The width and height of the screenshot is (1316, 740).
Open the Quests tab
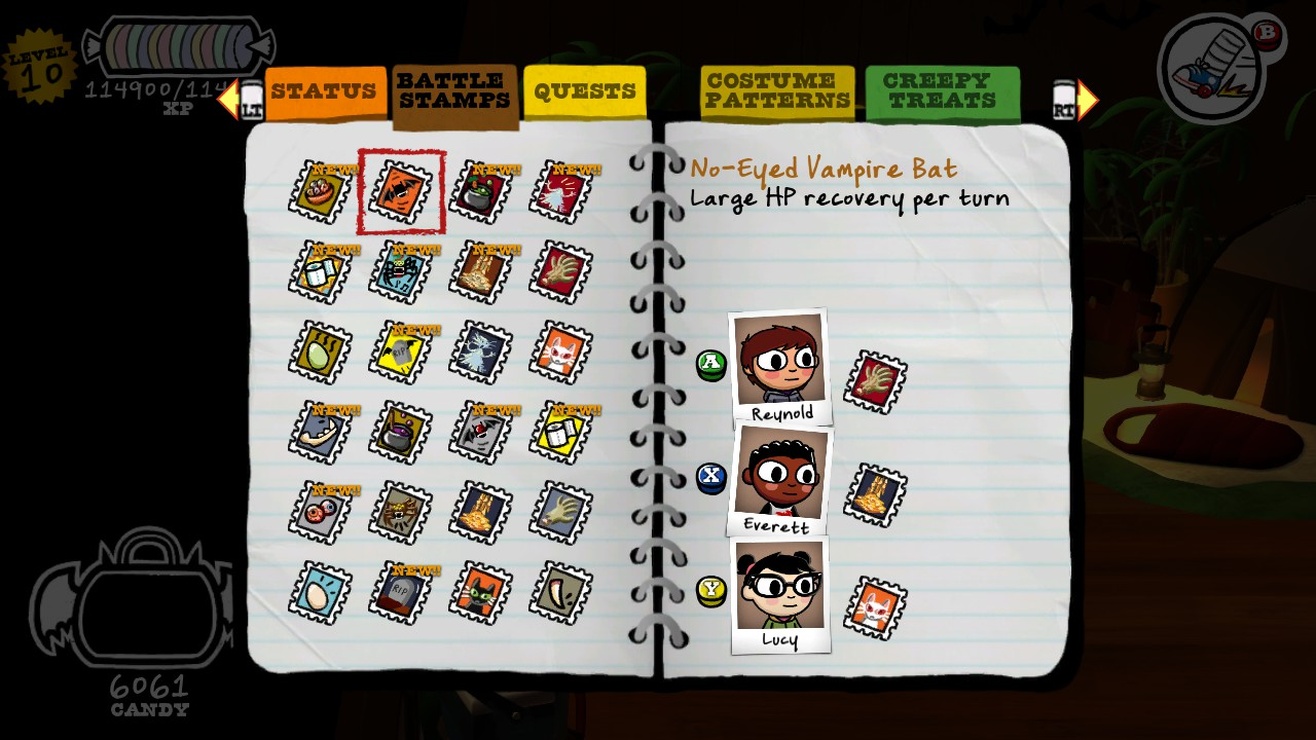[x=585, y=89]
